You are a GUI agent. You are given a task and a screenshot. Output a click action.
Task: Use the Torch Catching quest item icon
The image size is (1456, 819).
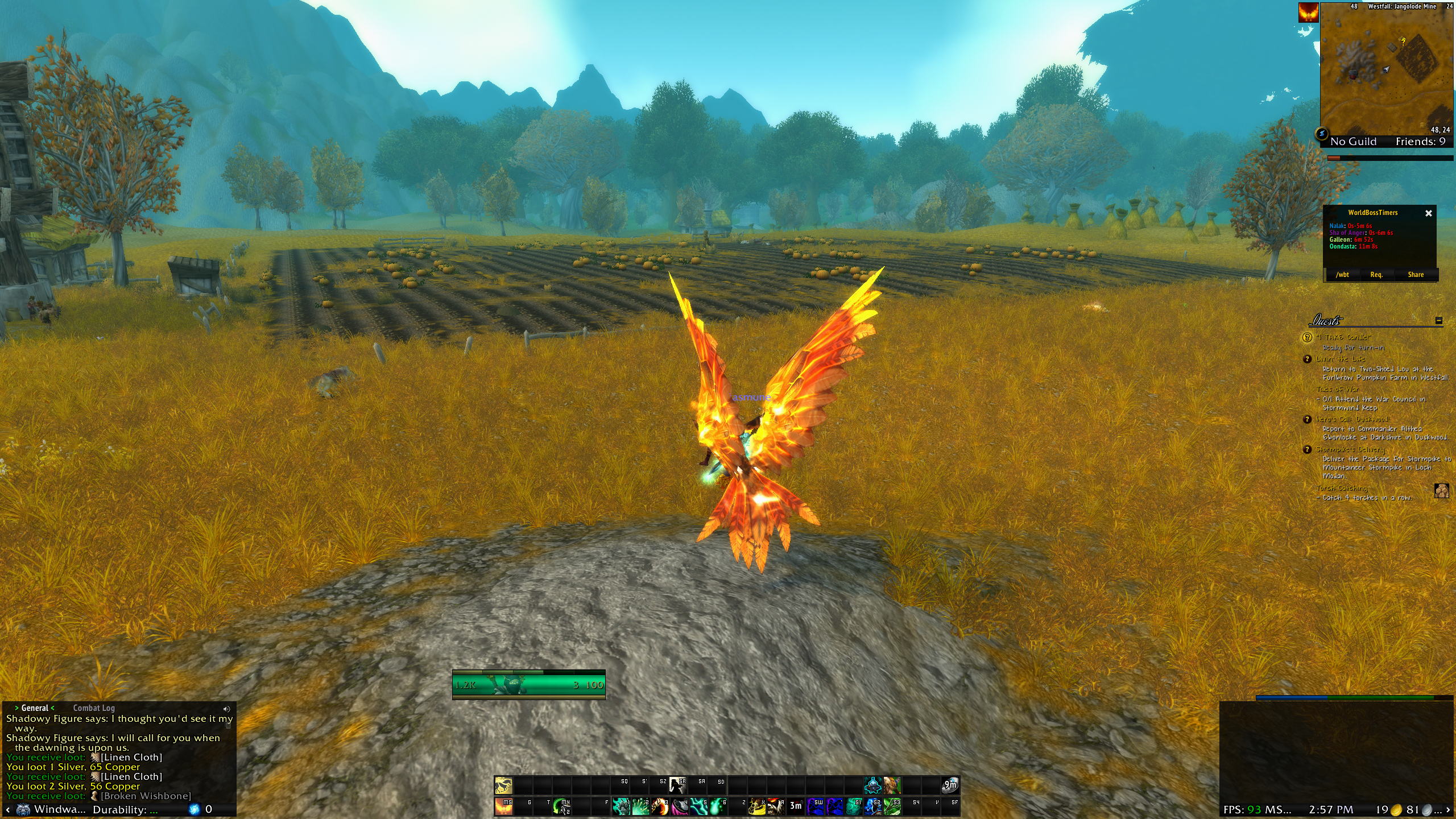click(x=1441, y=490)
